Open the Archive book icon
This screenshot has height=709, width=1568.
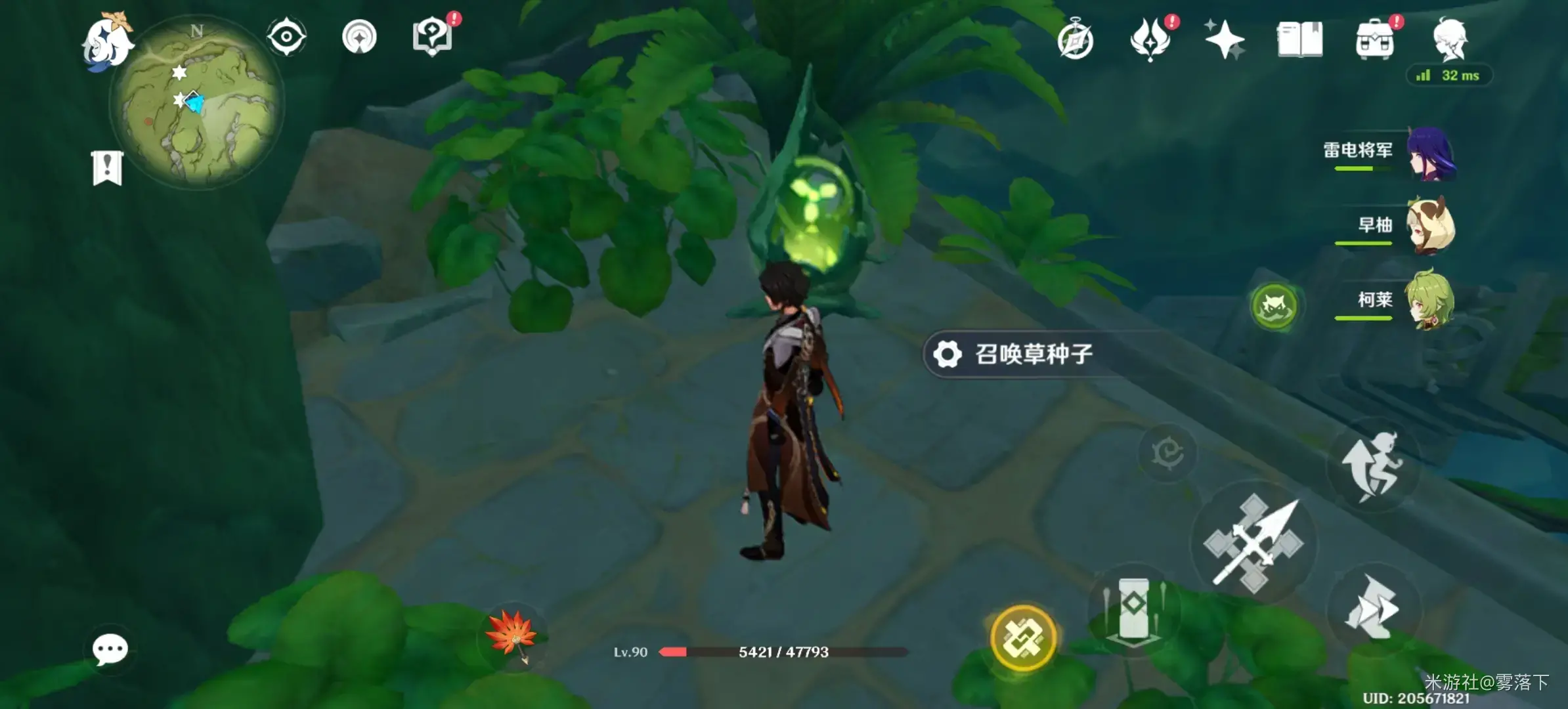click(x=1301, y=41)
